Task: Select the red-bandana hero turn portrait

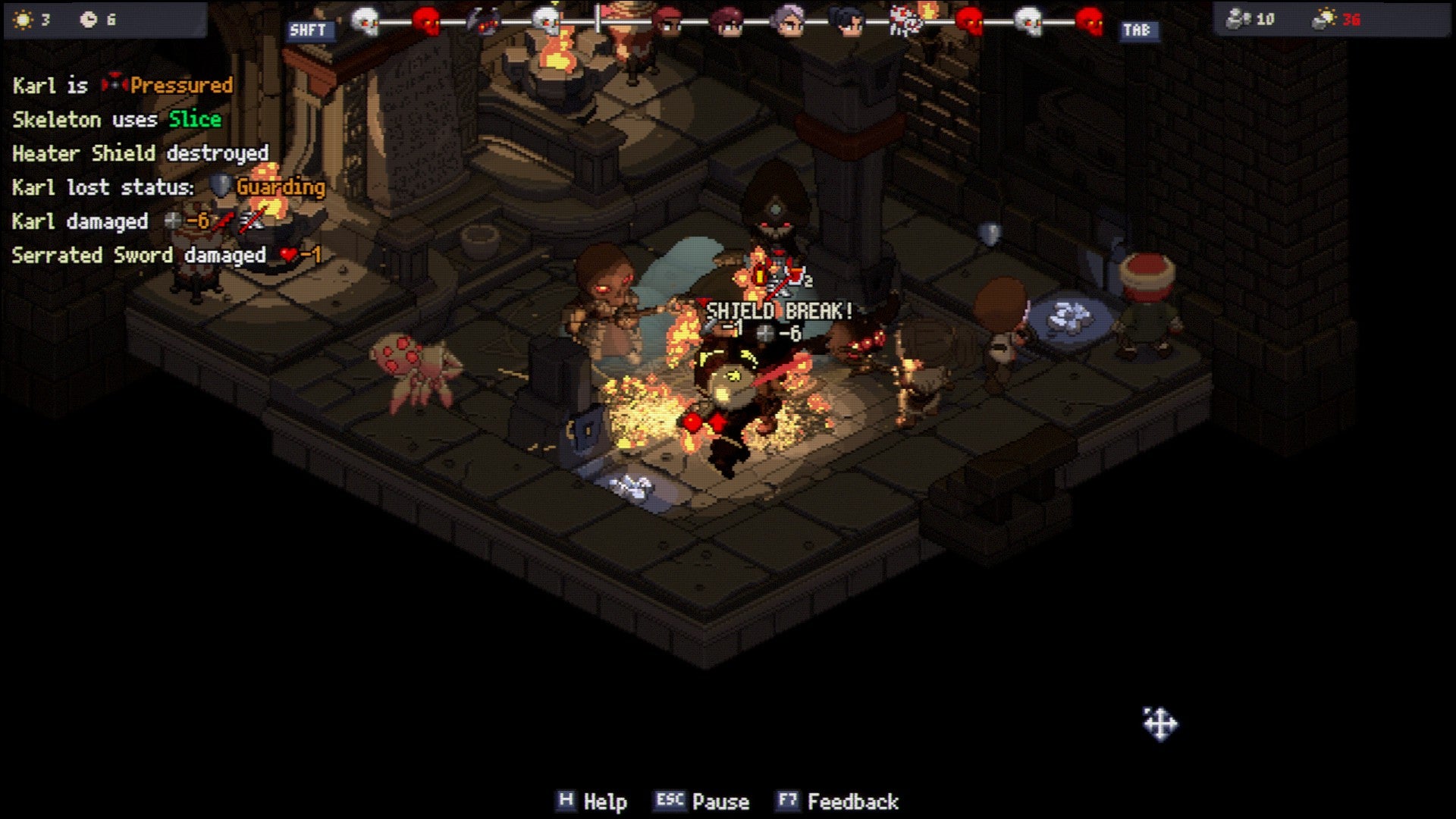Action: click(x=667, y=21)
